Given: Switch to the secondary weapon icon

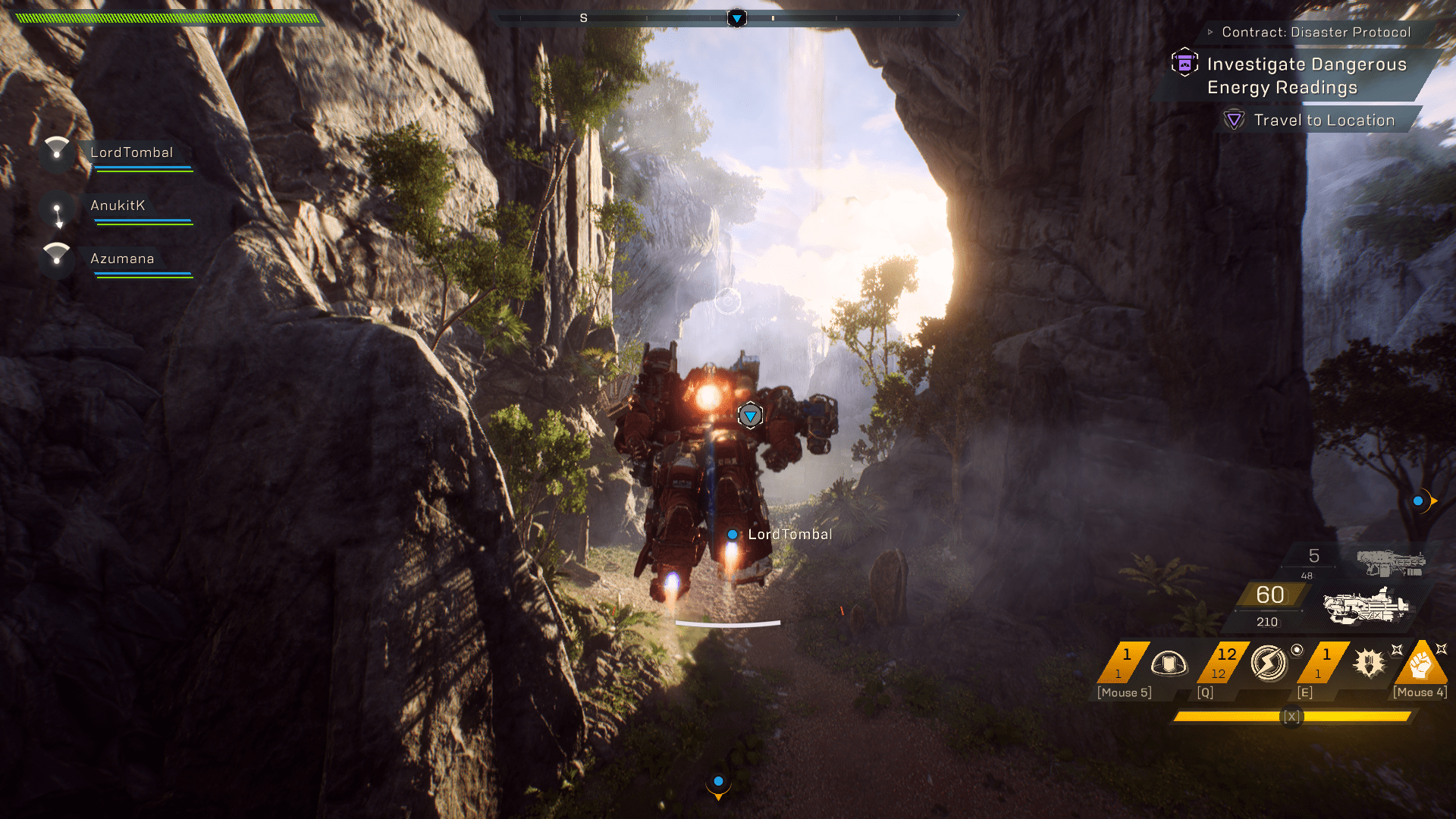Looking at the screenshot, I should tap(1391, 563).
